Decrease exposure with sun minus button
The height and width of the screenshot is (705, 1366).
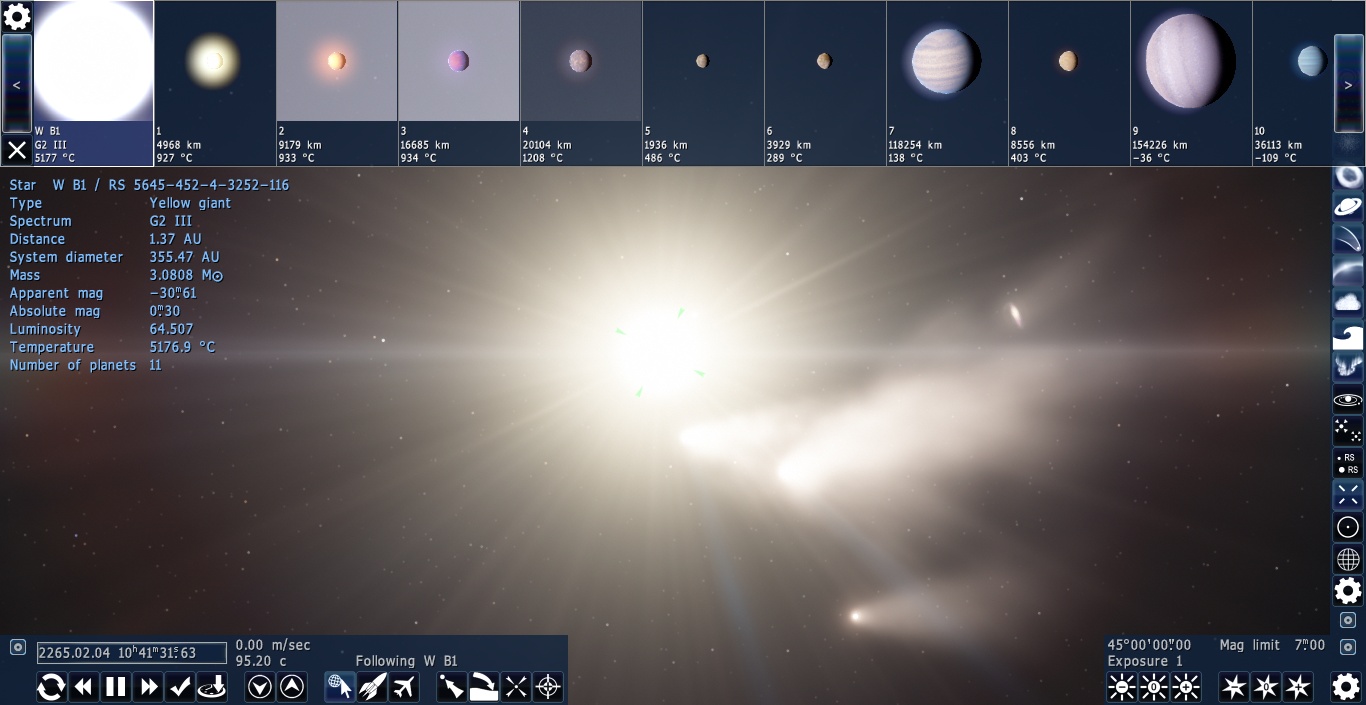[1122, 687]
